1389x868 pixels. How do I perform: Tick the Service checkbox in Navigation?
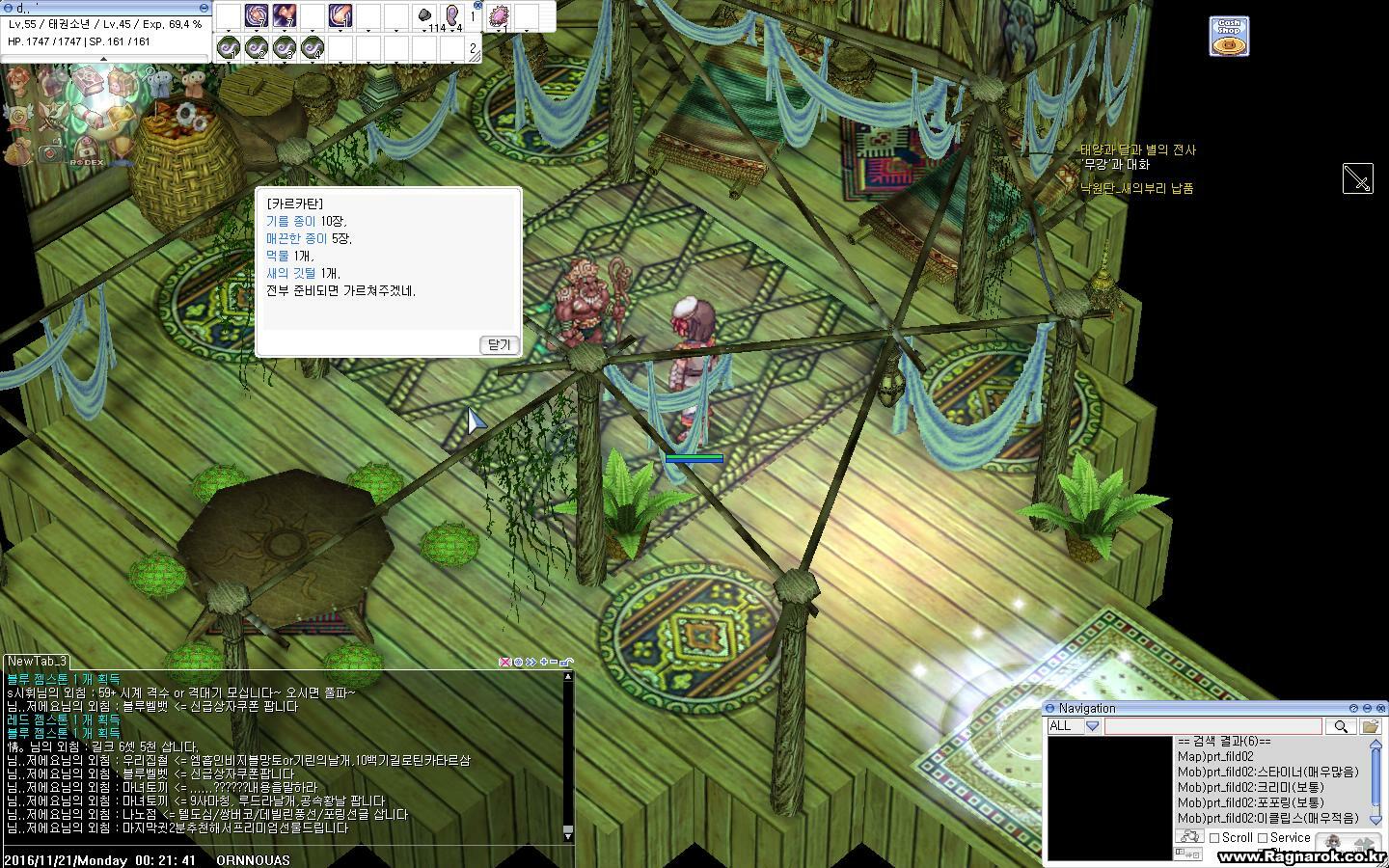coord(1263,838)
